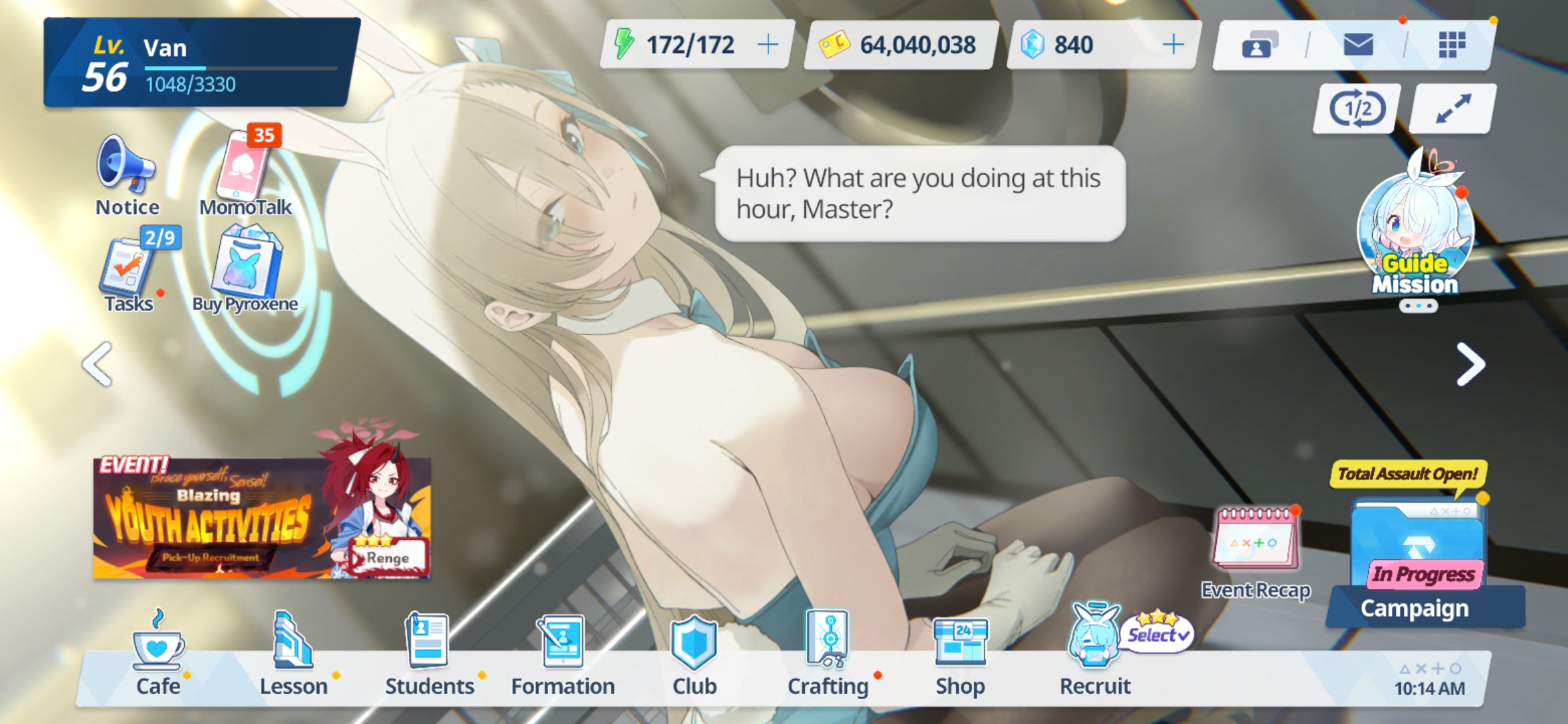Open the Notice megaphone icon
This screenshot has width=1568, height=724.
126,166
